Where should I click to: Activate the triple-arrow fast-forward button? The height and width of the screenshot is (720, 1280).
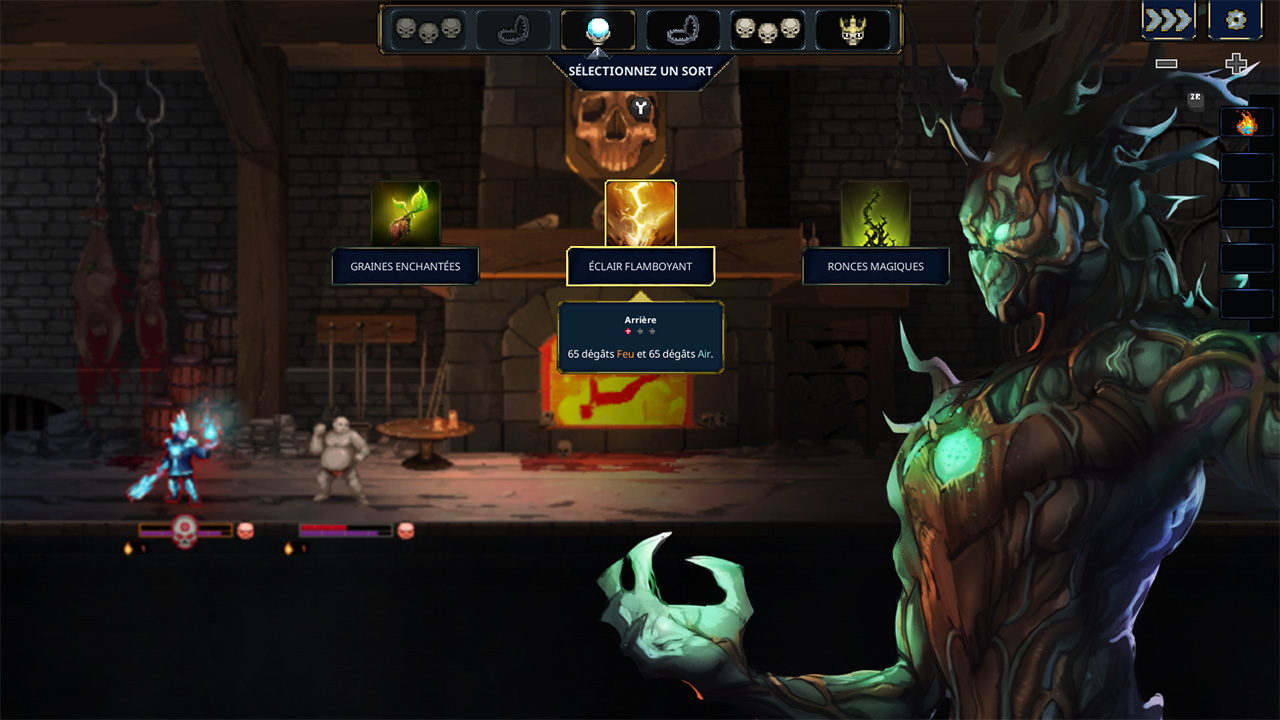1169,20
